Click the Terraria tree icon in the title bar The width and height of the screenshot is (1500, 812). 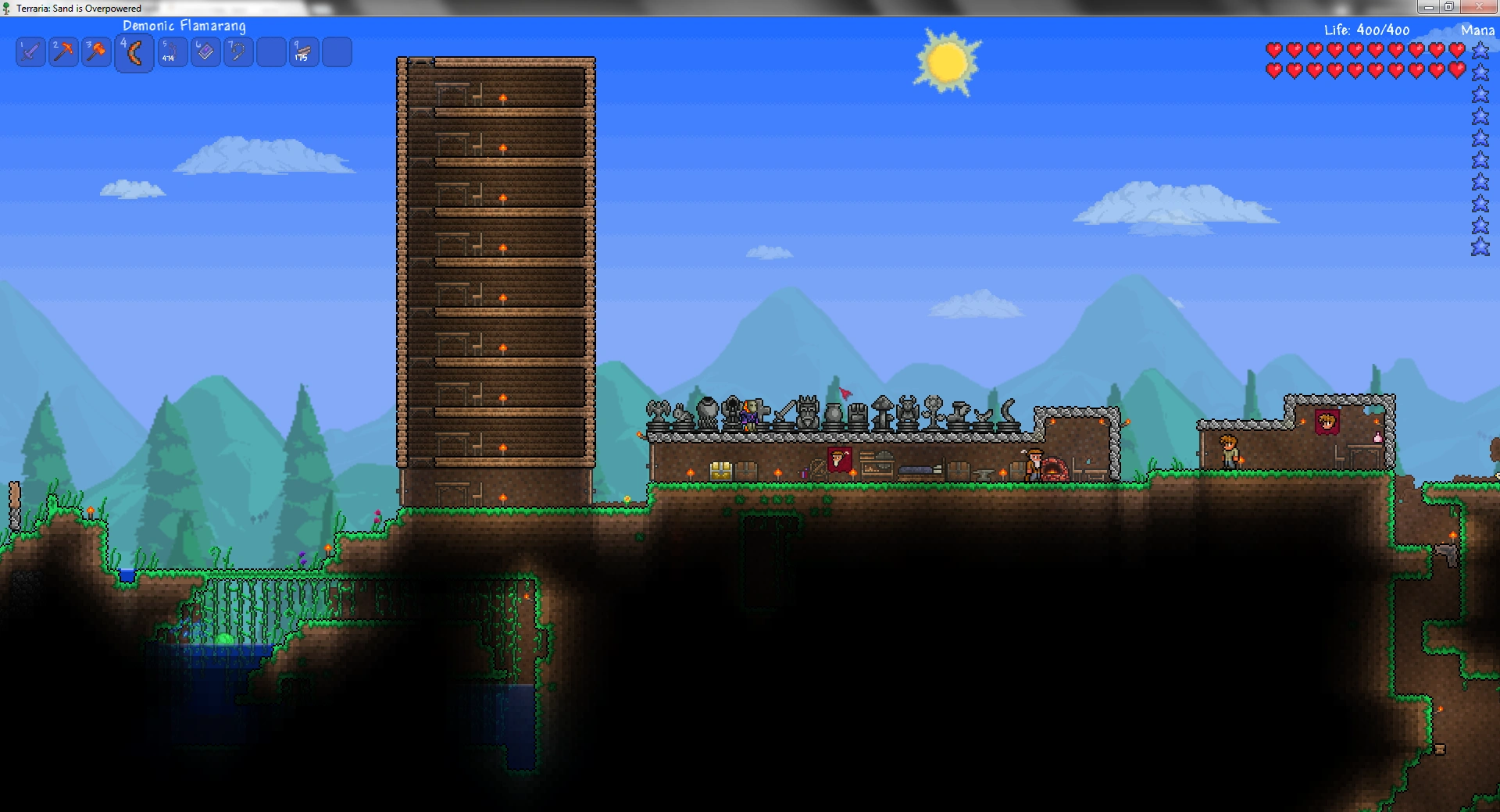point(5,8)
